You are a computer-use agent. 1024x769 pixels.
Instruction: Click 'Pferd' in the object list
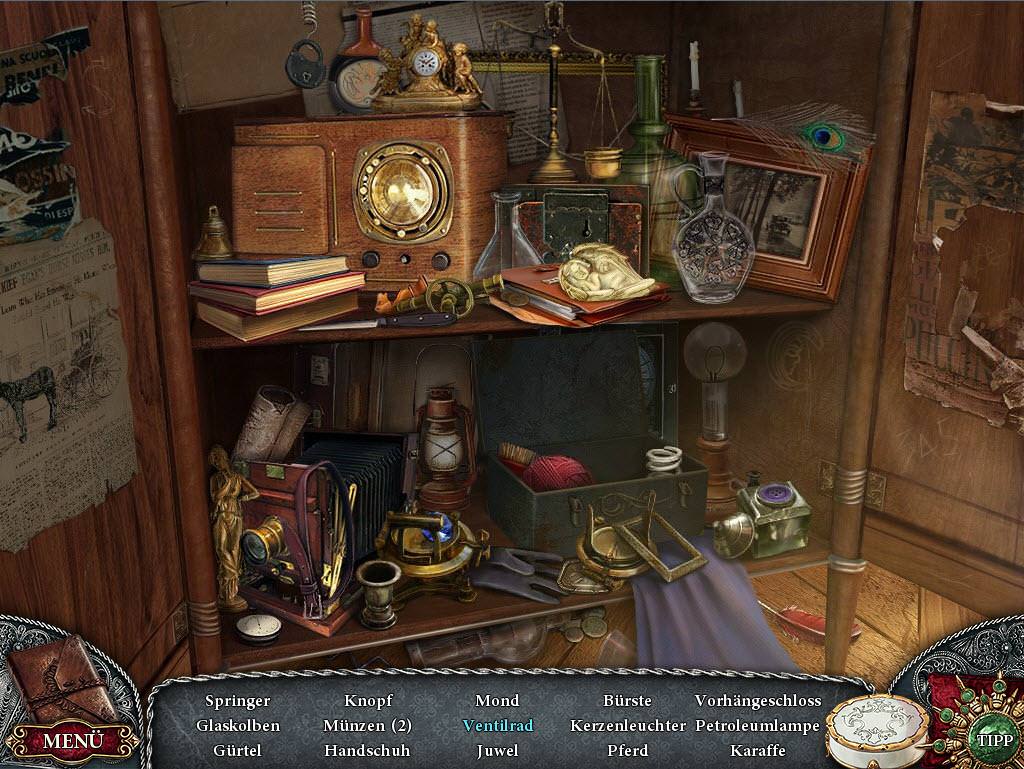point(627,750)
